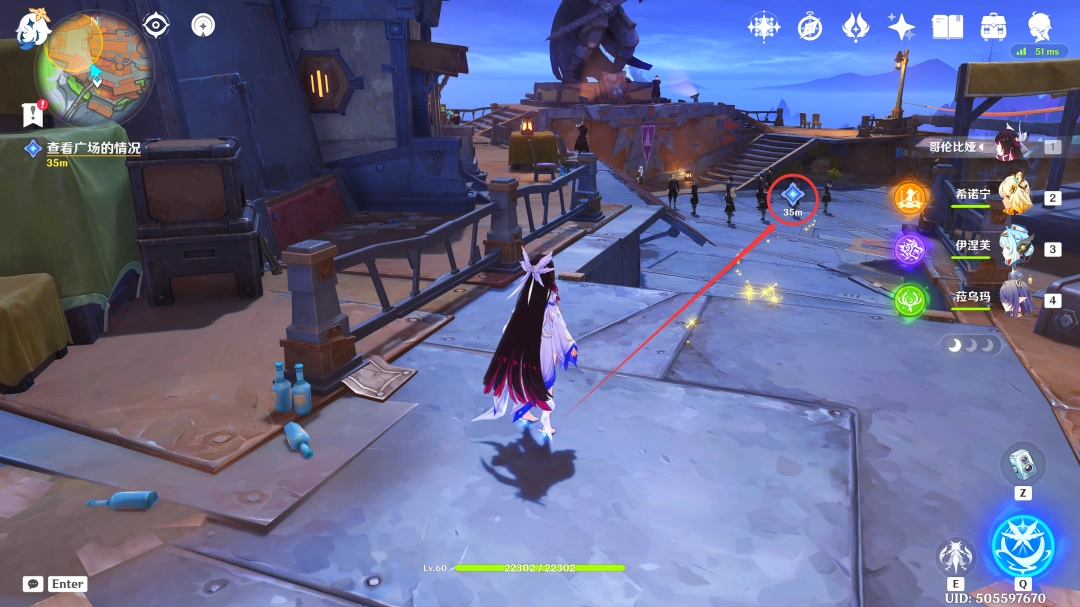Open the open-book tutorial icon

pos(947,27)
